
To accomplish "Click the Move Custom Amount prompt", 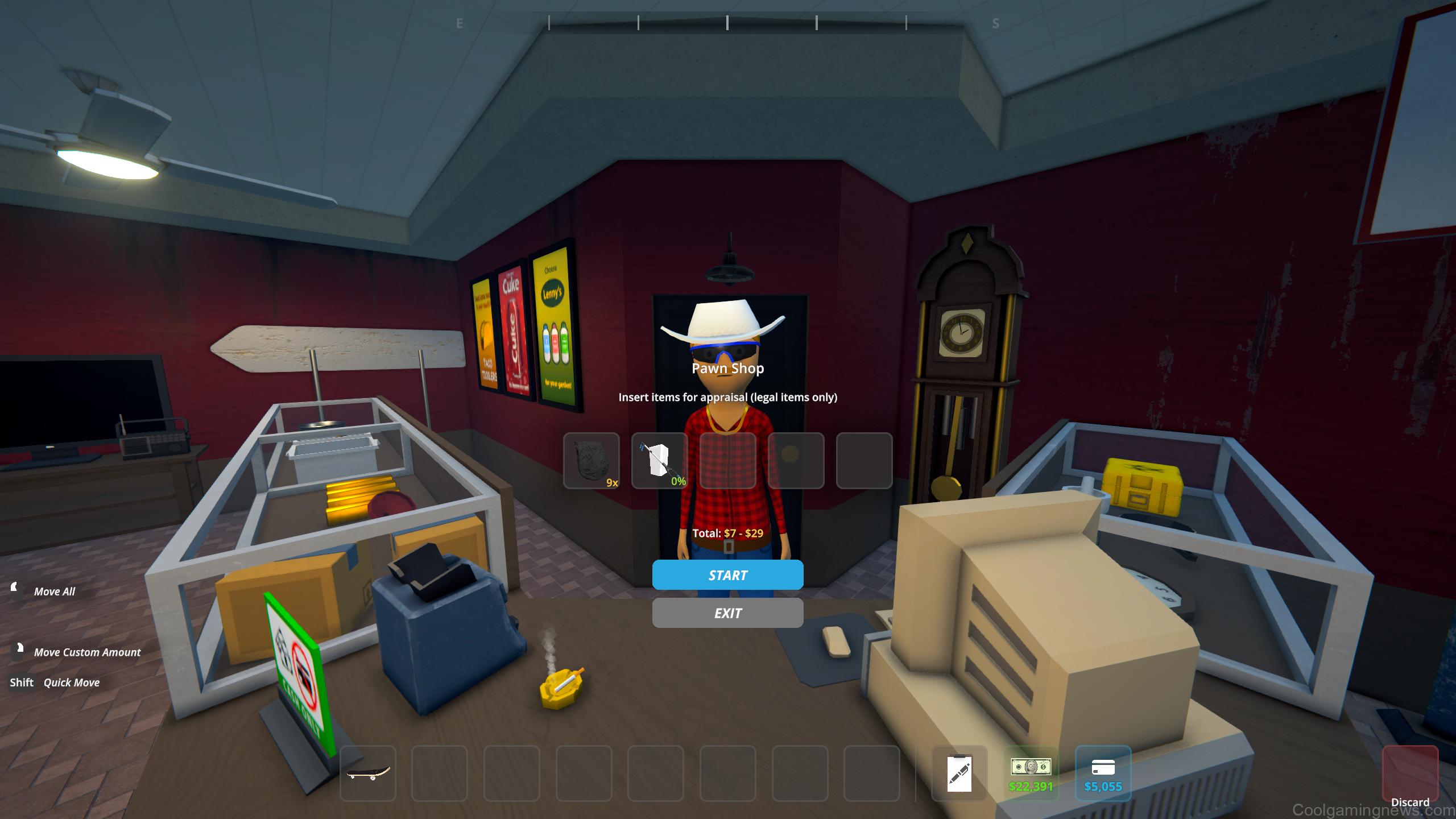I will point(88,652).
